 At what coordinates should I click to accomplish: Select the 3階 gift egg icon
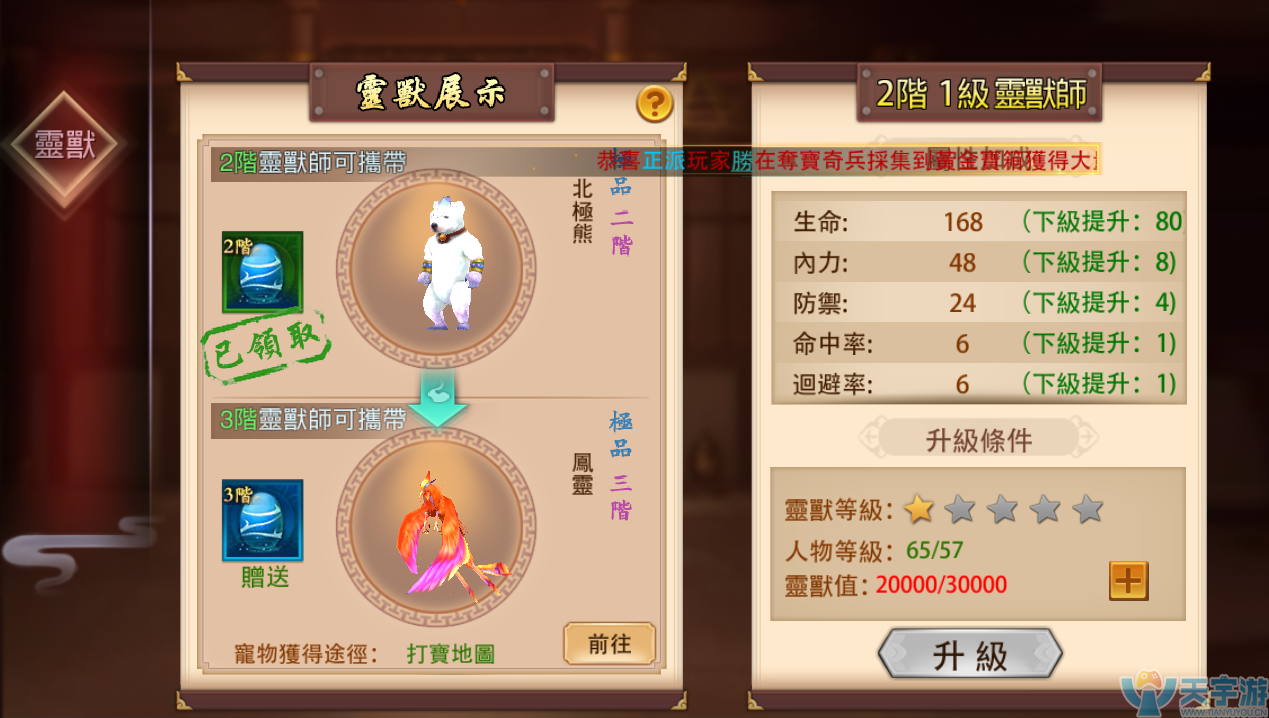click(x=262, y=521)
